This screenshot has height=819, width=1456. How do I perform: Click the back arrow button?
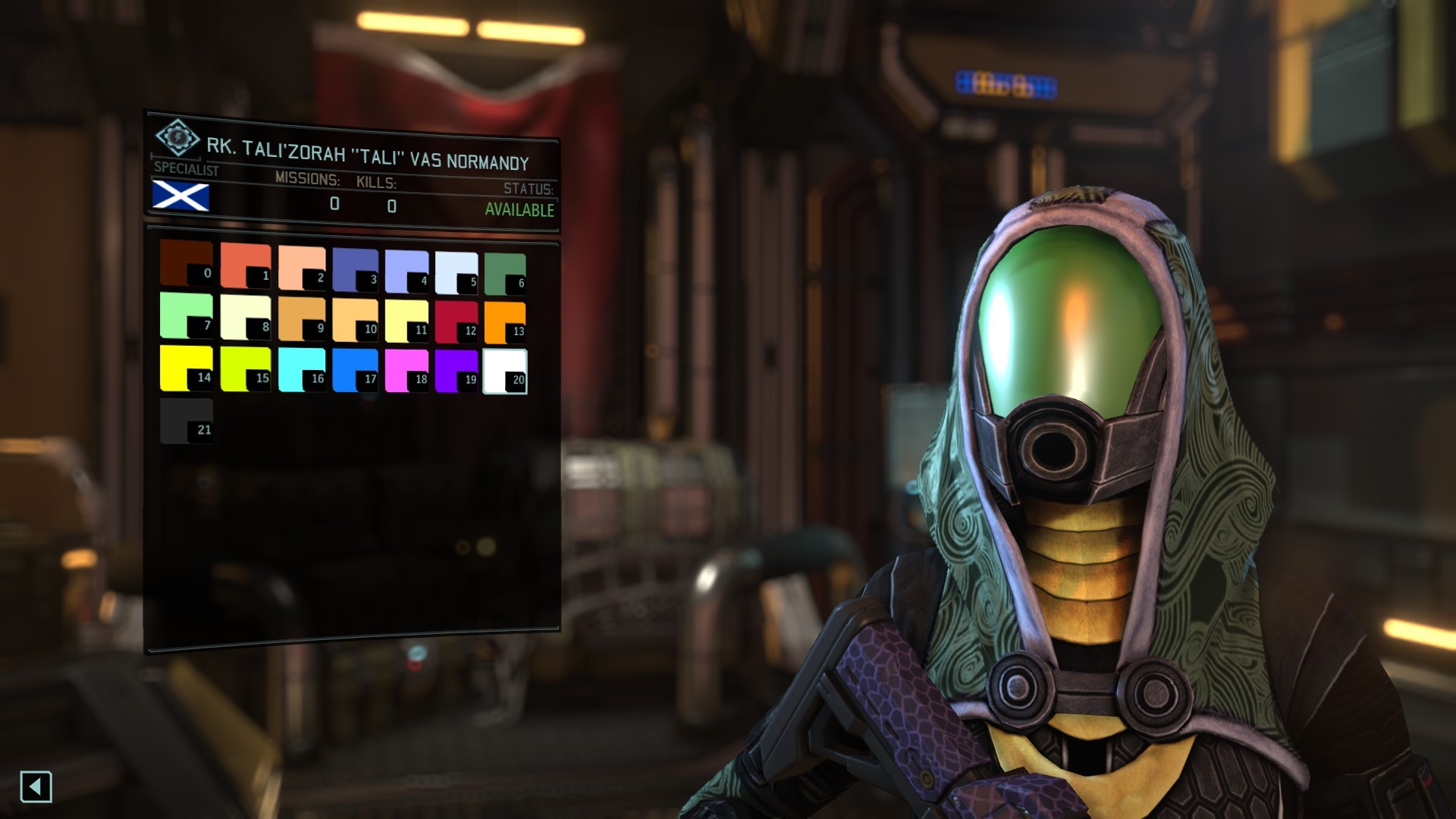[36, 786]
